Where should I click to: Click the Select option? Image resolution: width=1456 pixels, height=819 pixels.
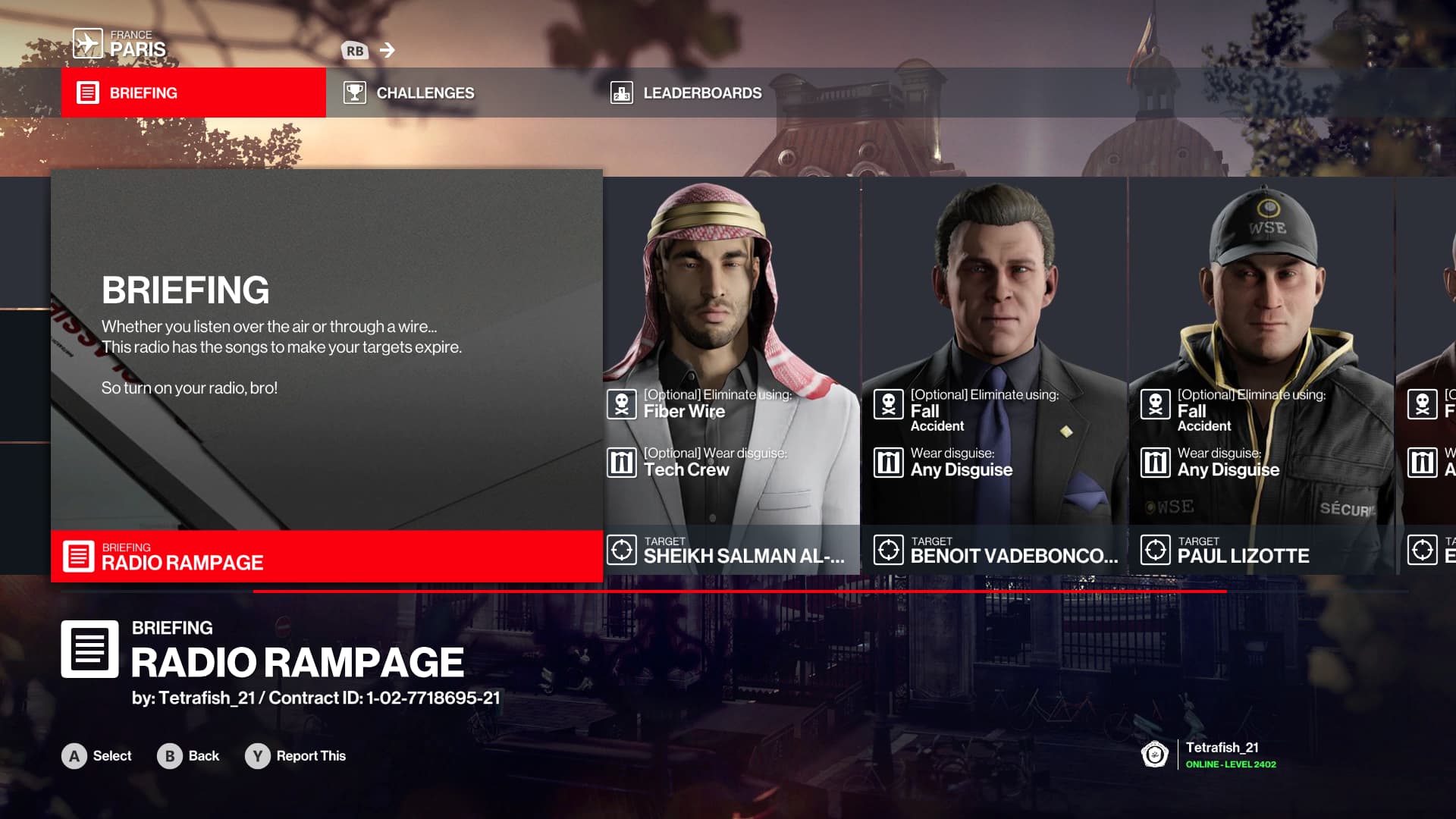[97, 756]
